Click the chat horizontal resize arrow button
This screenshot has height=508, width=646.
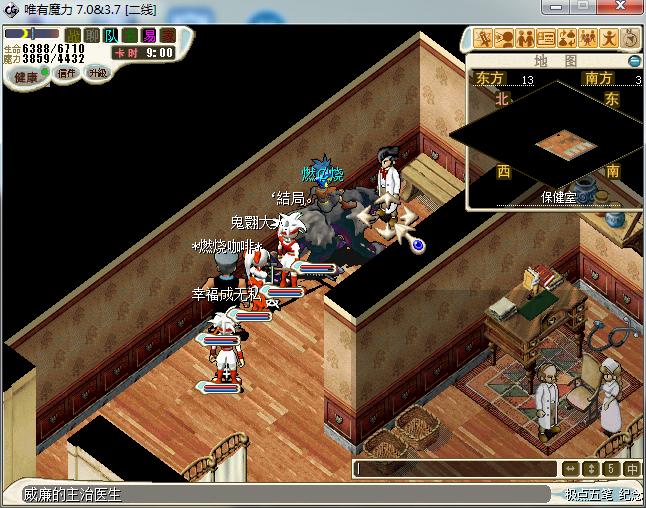[570, 468]
